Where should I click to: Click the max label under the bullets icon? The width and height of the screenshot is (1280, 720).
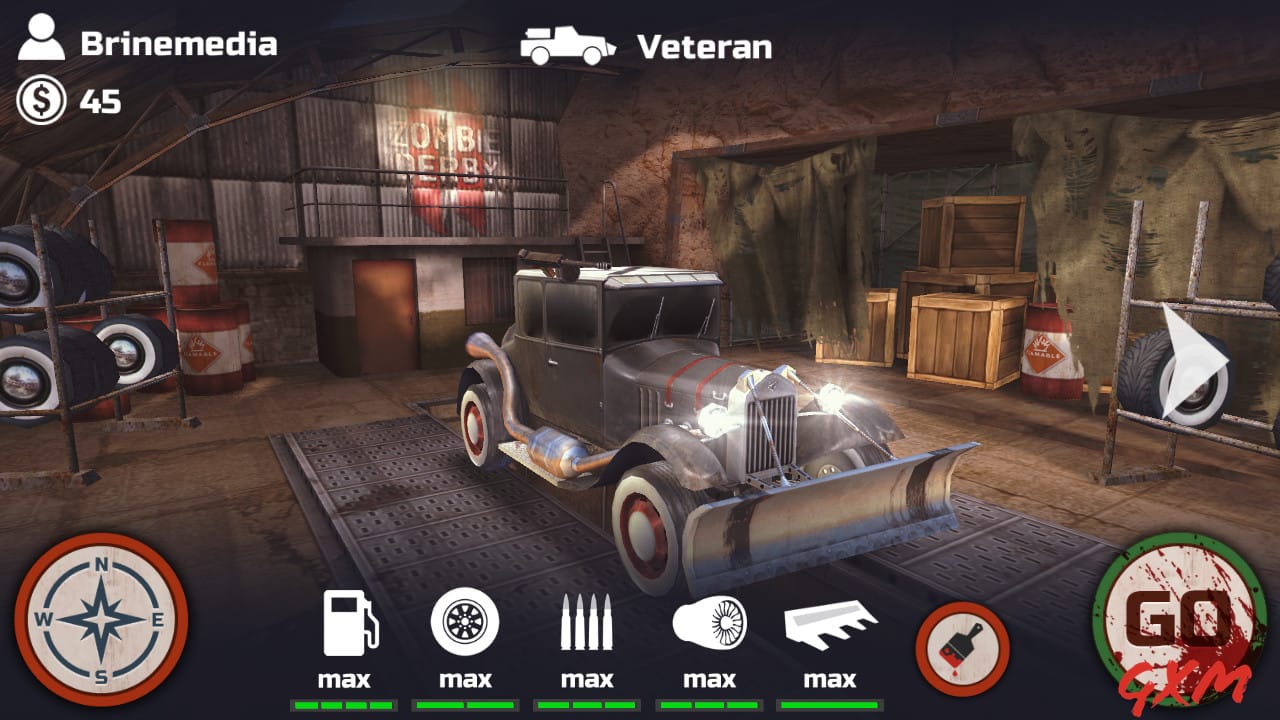pos(588,680)
